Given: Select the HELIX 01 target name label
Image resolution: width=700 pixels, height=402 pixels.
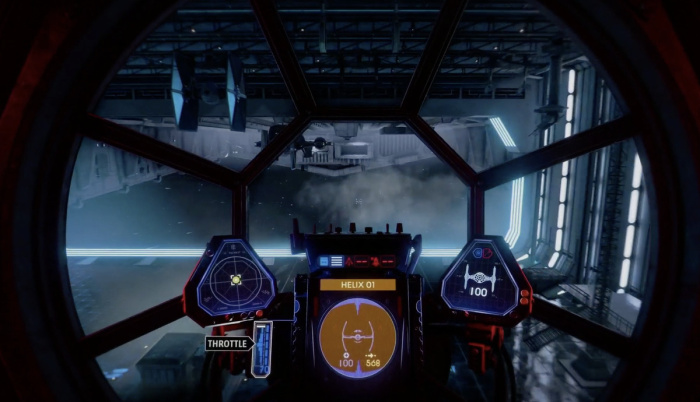Looking at the screenshot, I should [357, 285].
